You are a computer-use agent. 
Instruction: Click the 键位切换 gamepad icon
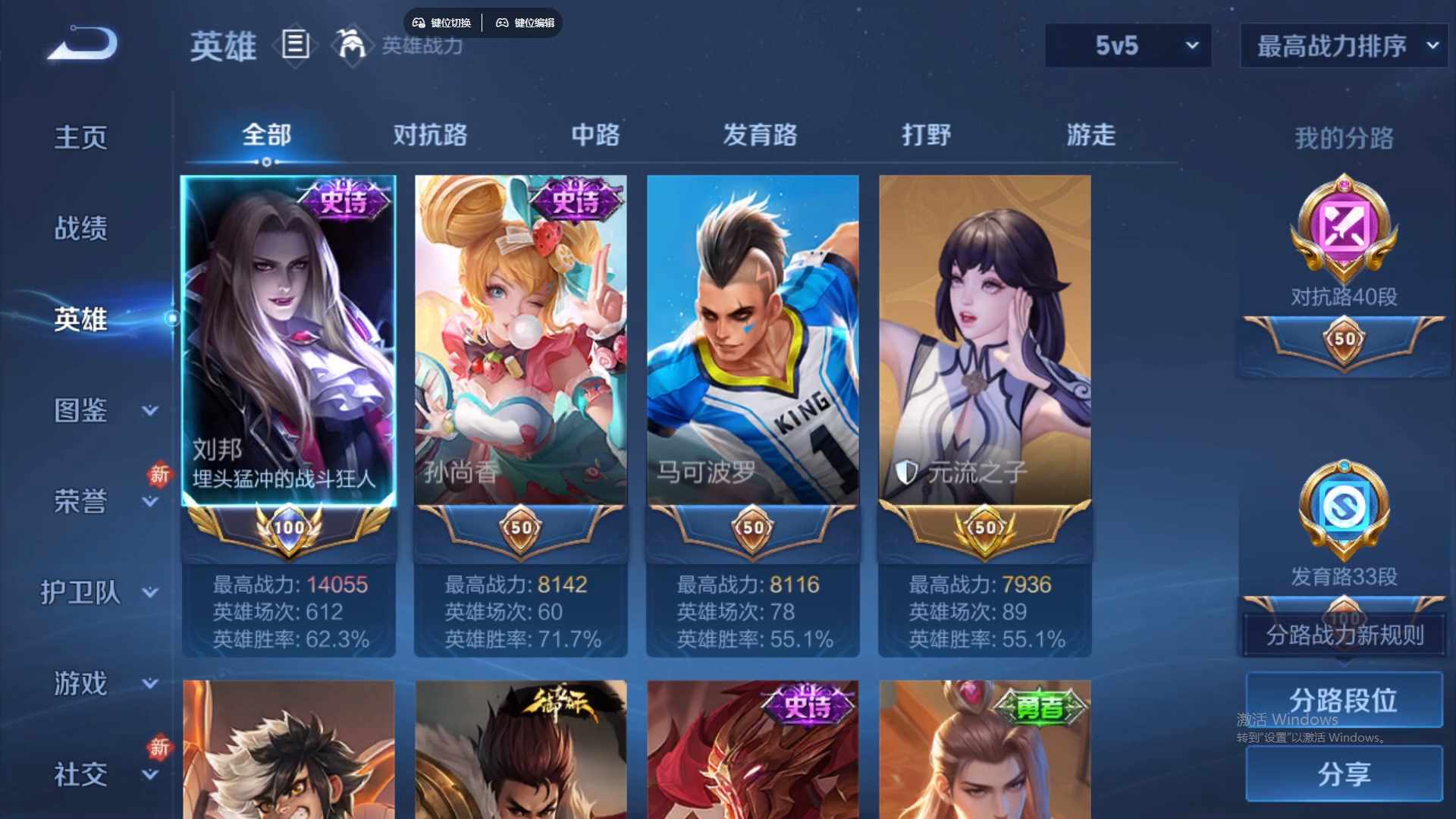(x=420, y=23)
